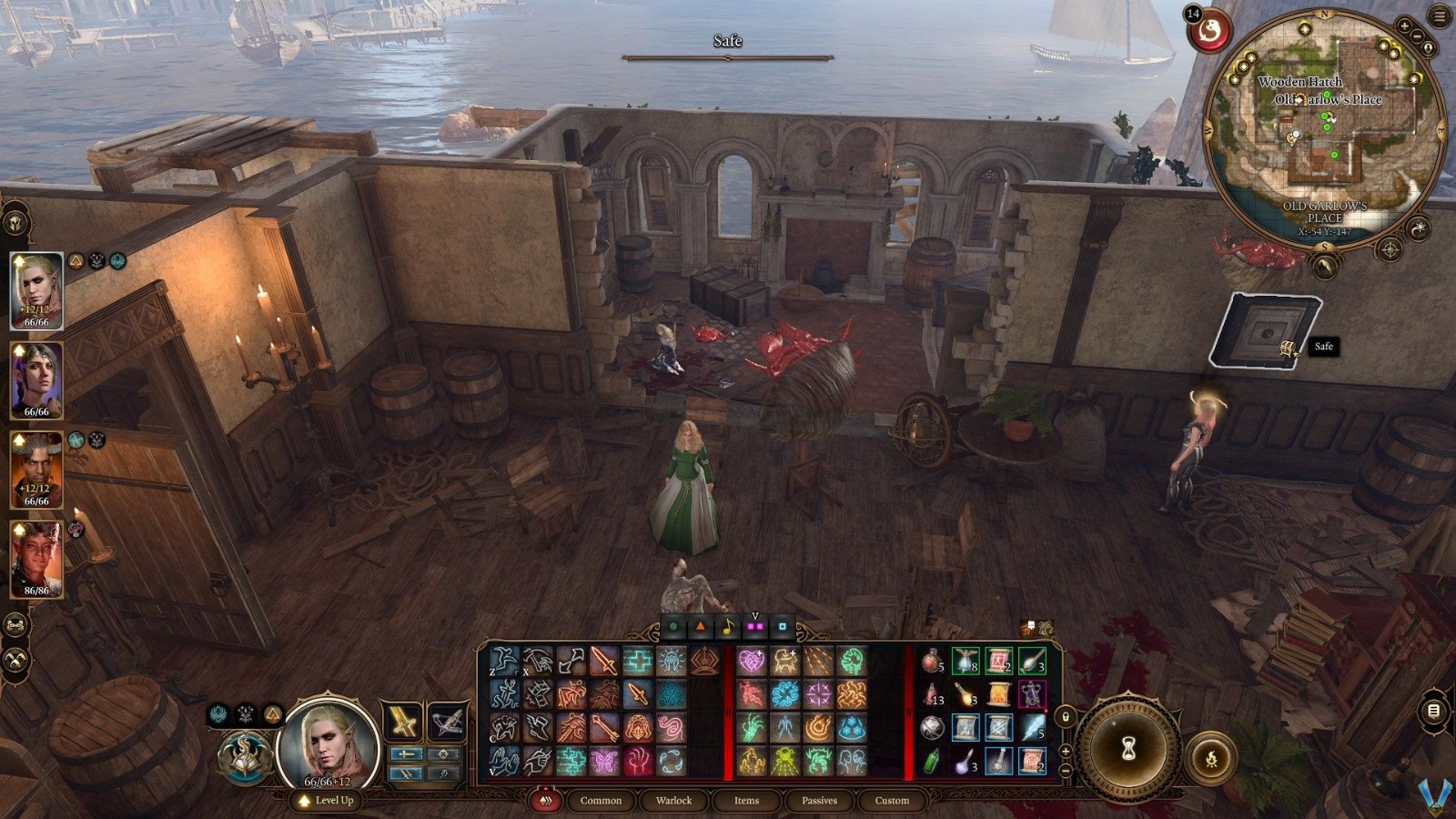Image resolution: width=1456 pixels, height=819 pixels.
Task: Click the Level Up button
Action: [x=328, y=802]
